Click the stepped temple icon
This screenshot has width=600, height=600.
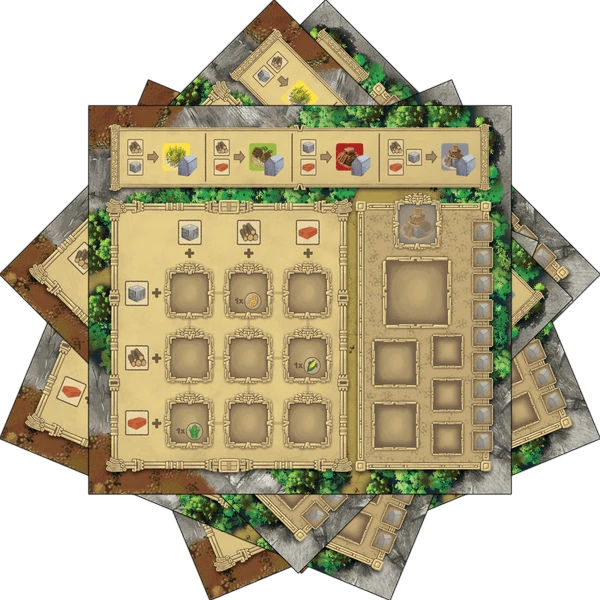pyautogui.click(x=414, y=222)
